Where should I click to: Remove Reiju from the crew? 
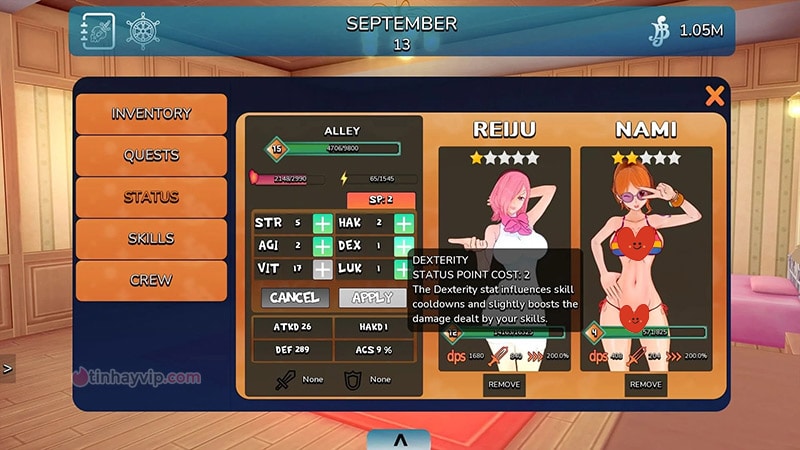coord(505,384)
